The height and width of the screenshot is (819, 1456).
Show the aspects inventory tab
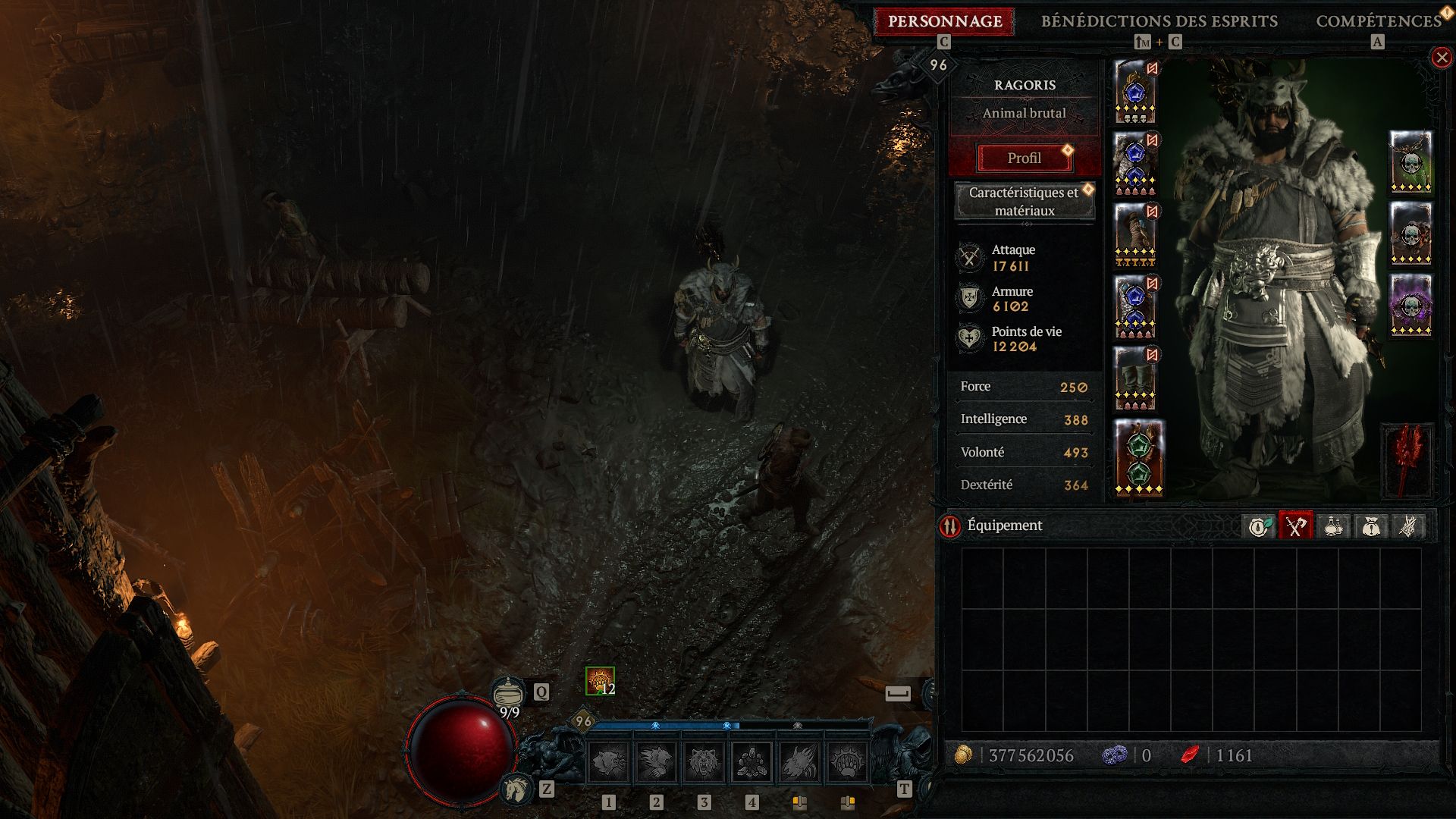click(x=1407, y=526)
